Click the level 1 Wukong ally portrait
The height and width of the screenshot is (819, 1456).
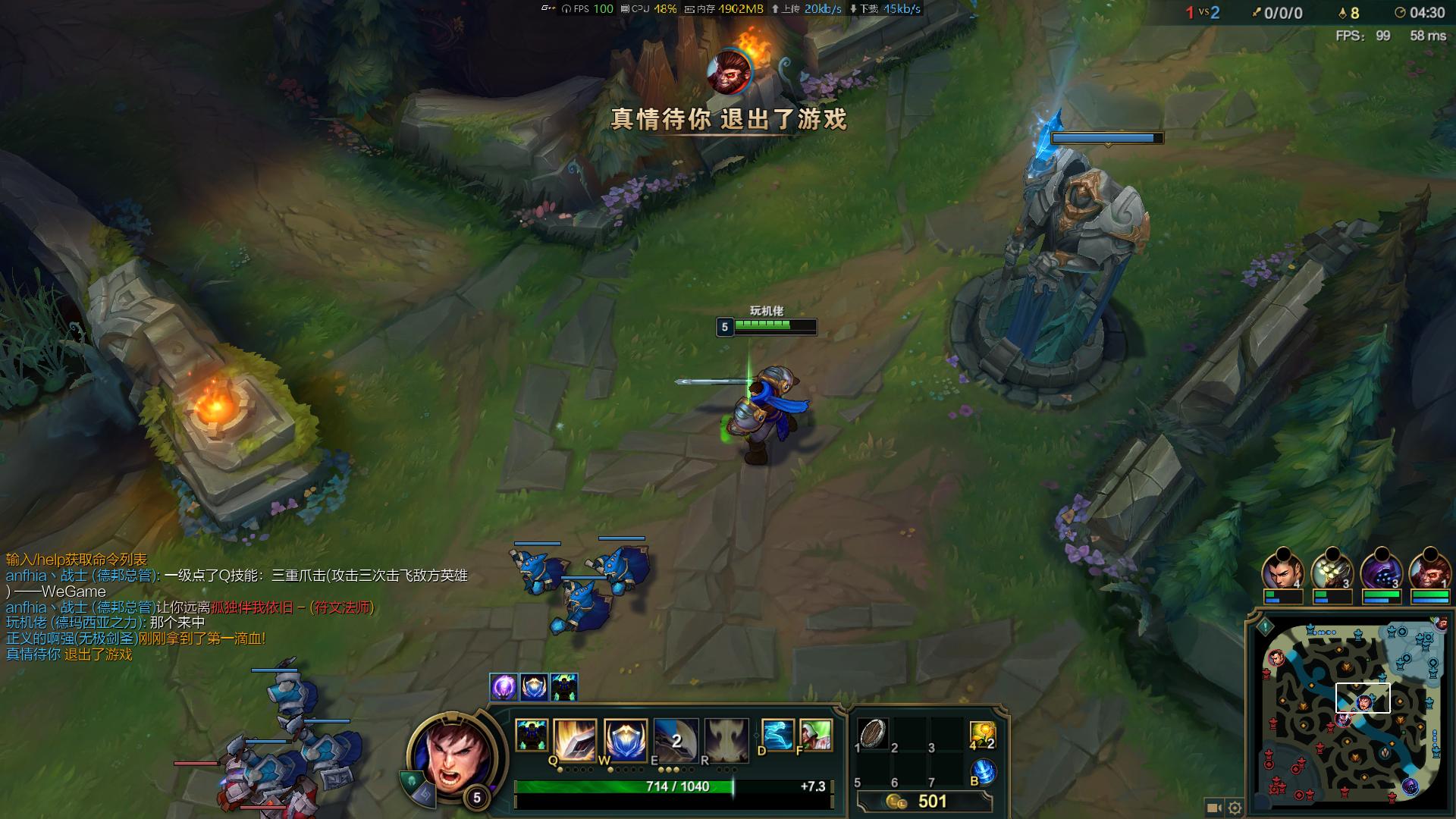pos(1427,570)
